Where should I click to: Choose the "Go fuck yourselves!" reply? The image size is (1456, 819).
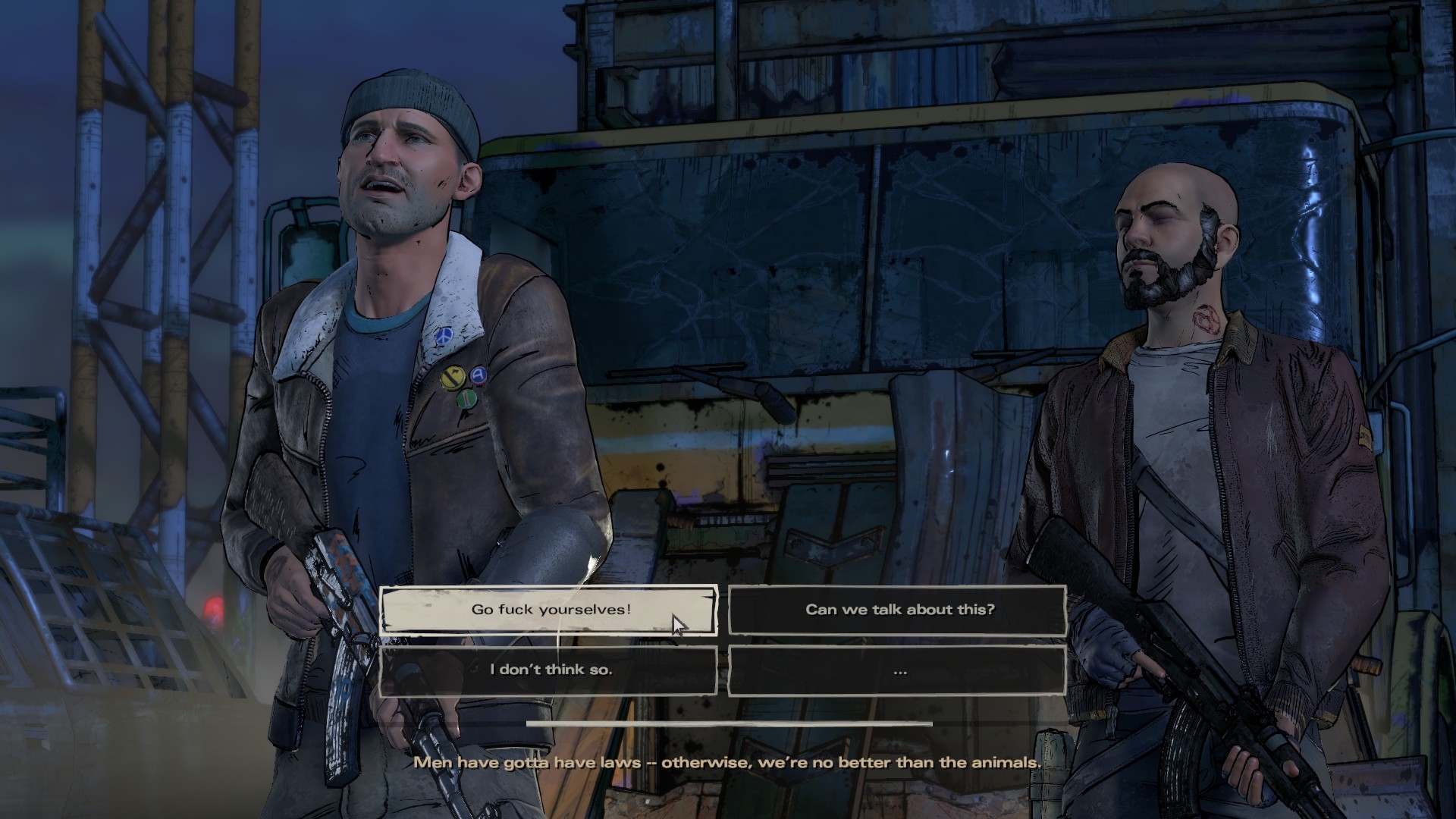pyautogui.click(x=549, y=610)
